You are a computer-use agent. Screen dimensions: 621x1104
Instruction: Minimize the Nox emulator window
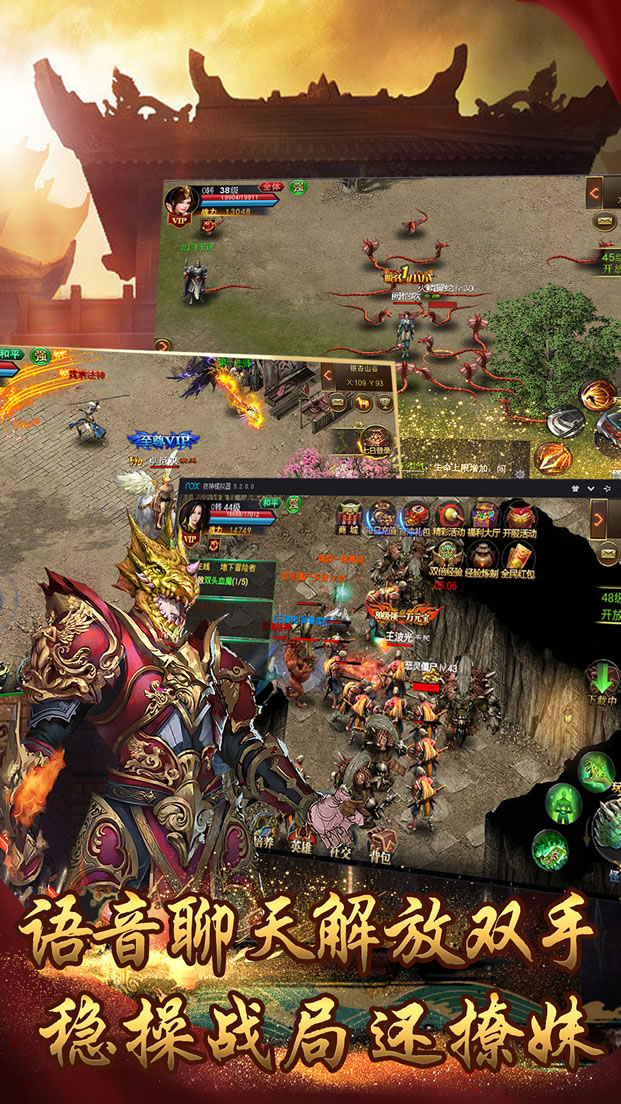pos(592,487)
